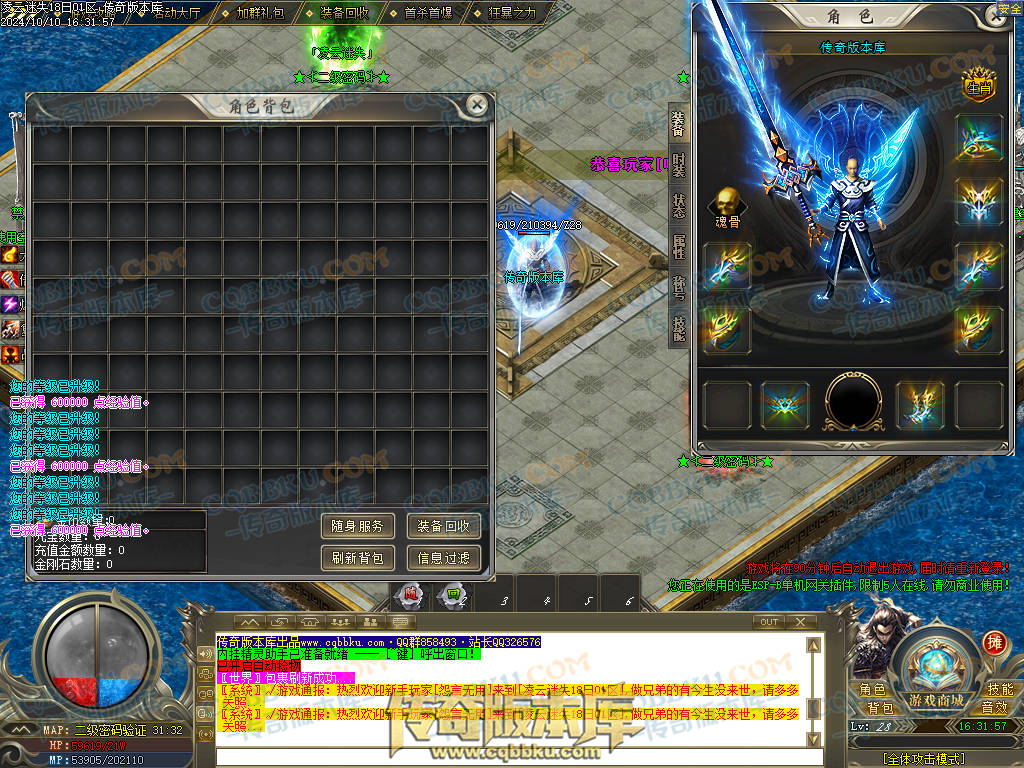Close the 角色背包 inventory window
The height and width of the screenshot is (768, 1024).
(x=478, y=104)
